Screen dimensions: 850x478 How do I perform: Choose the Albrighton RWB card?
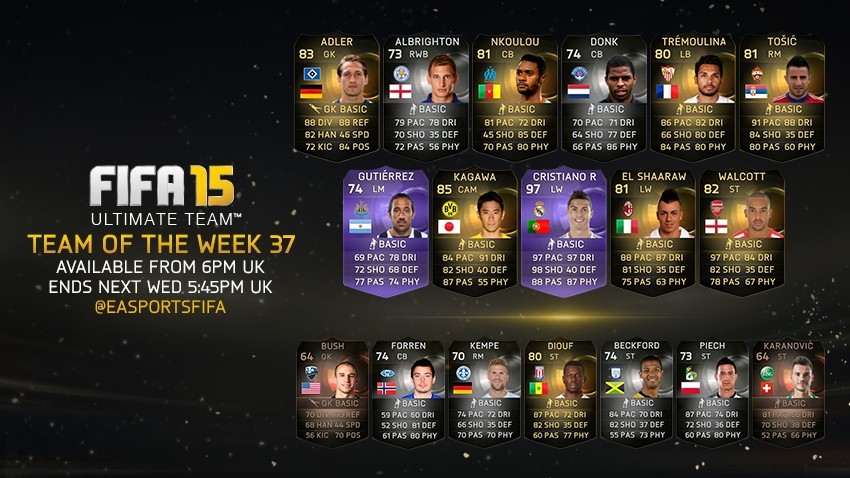tap(426, 96)
